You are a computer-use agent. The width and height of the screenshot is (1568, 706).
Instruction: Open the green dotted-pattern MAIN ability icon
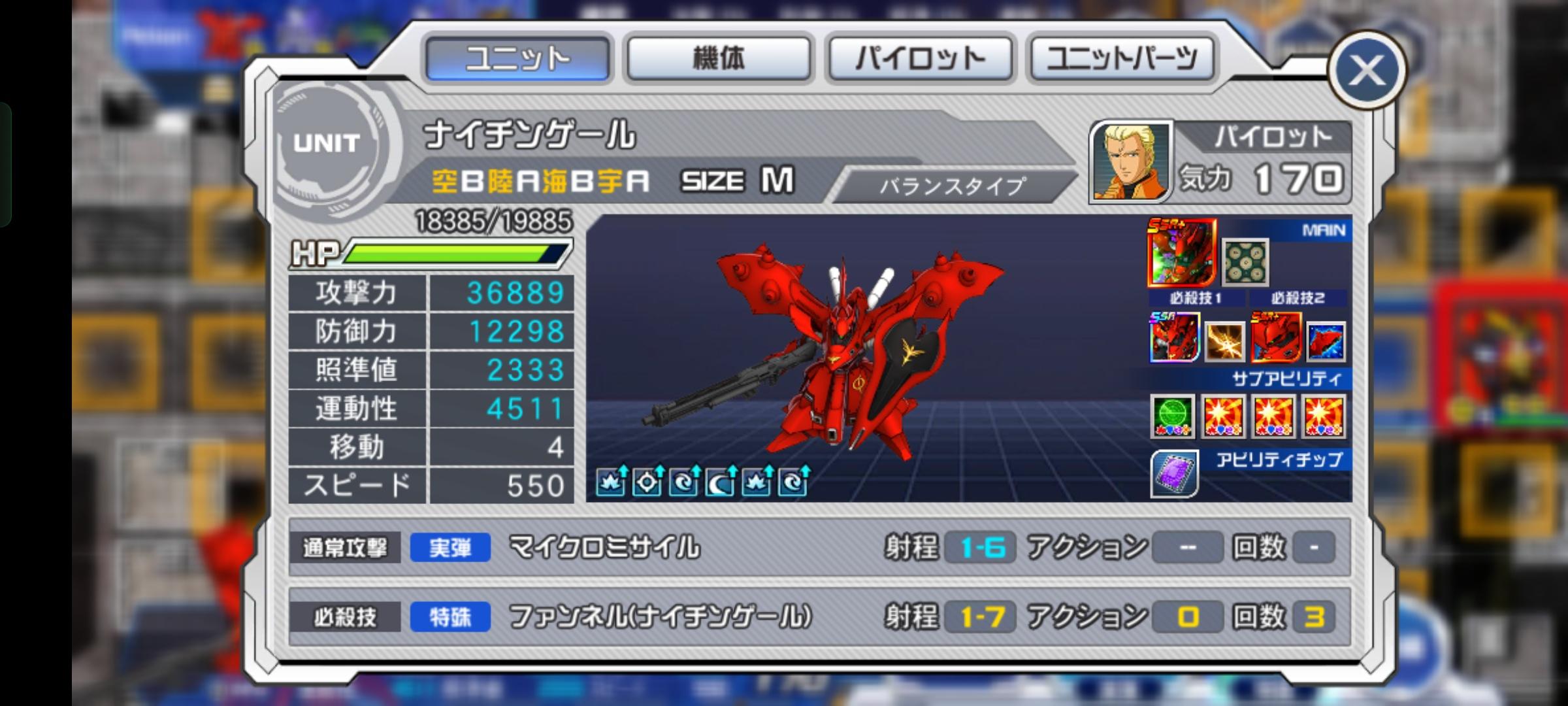(1245, 262)
